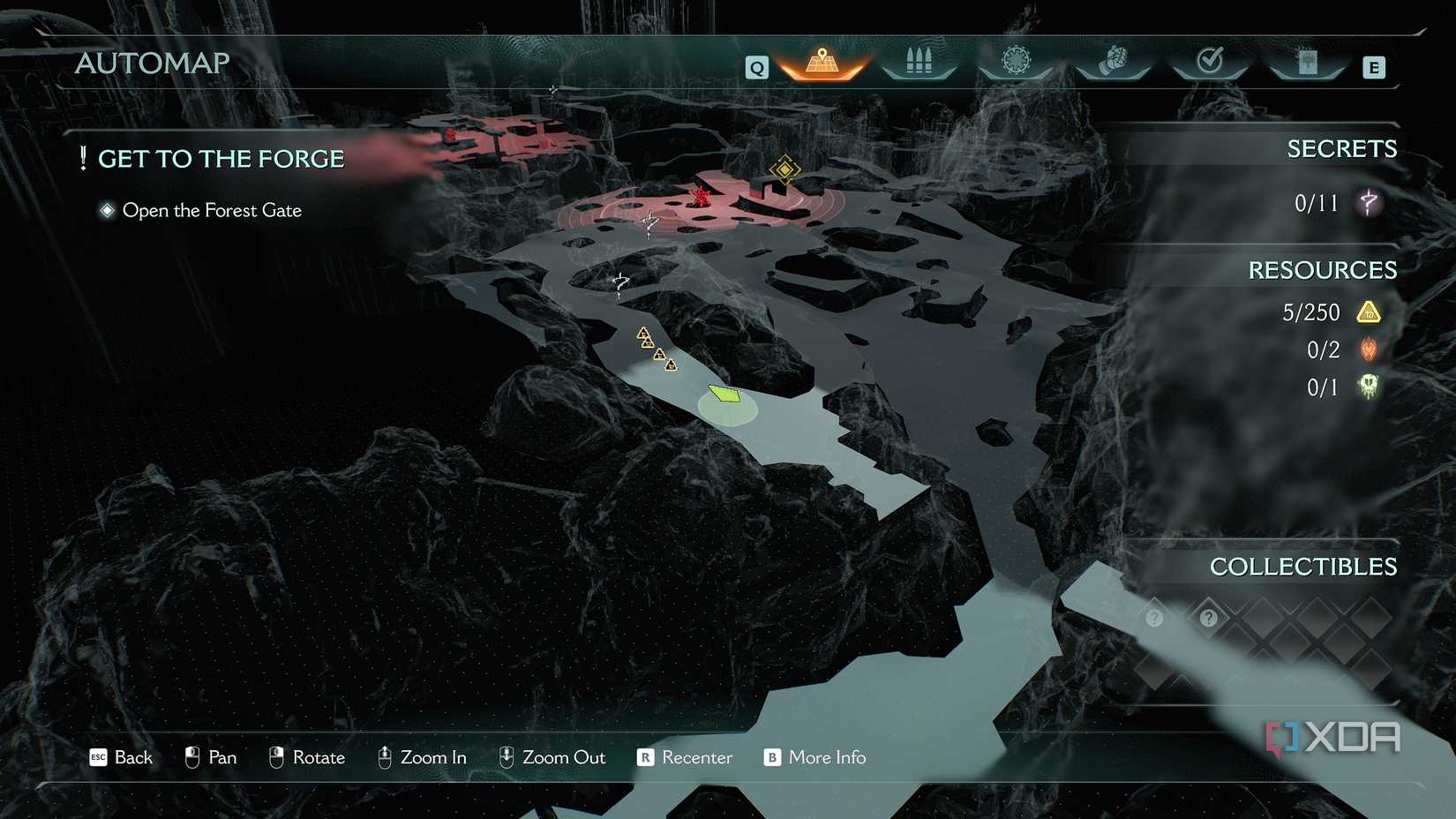Click the Q key prompt for previous tab
Viewport: 1456px width, 819px height.
coord(755,65)
